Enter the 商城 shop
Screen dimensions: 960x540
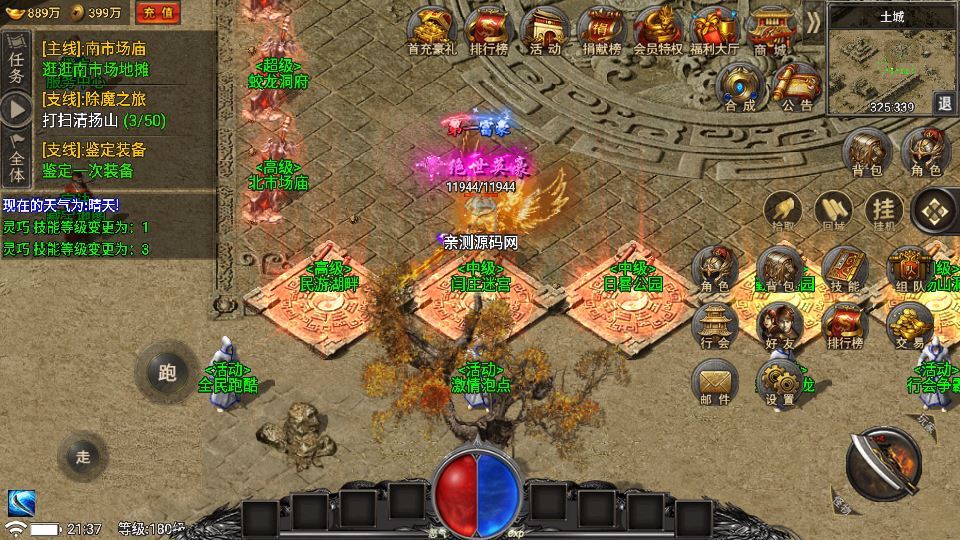pos(770,29)
